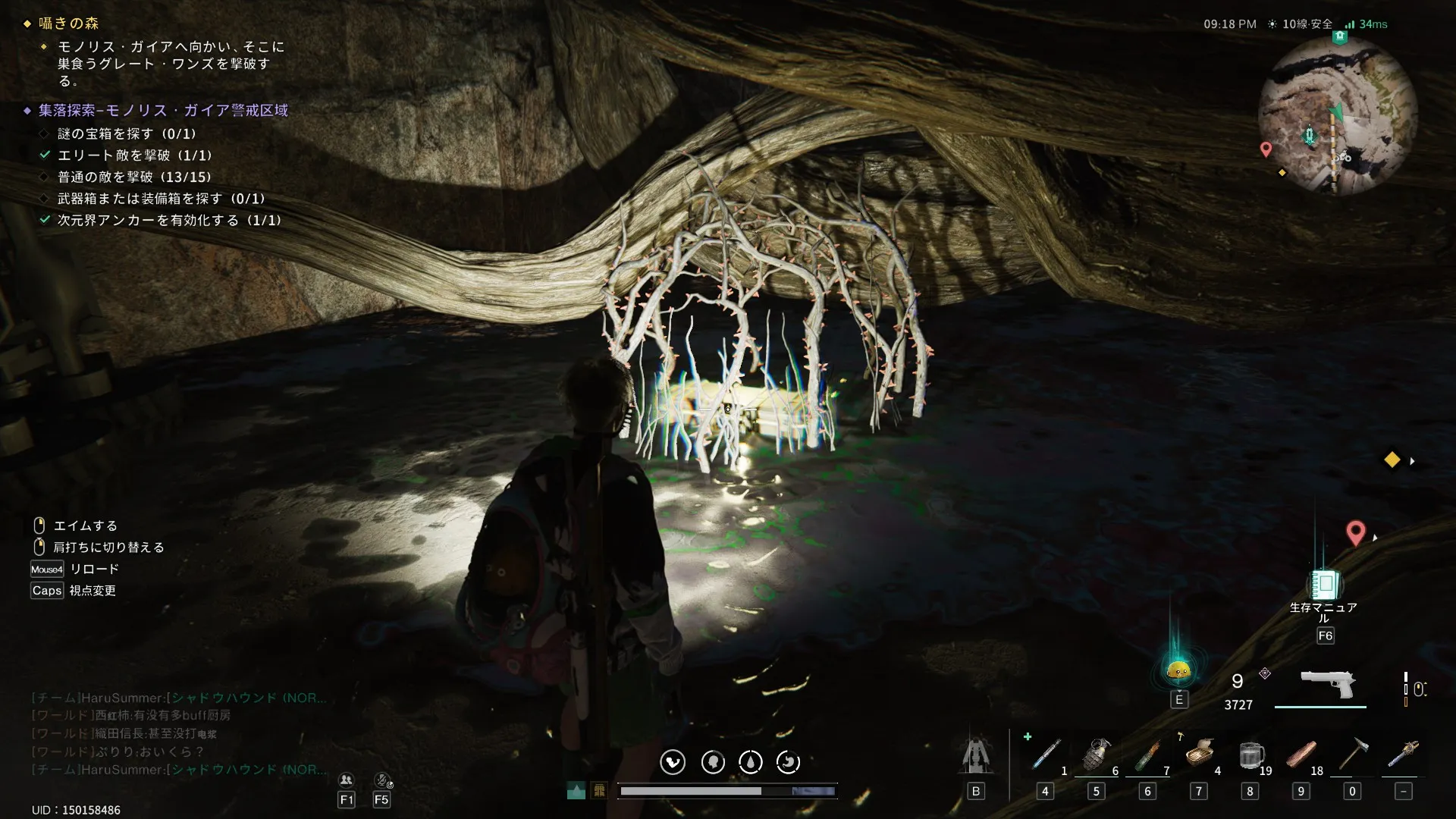Open the chat message log

[x=179, y=733]
